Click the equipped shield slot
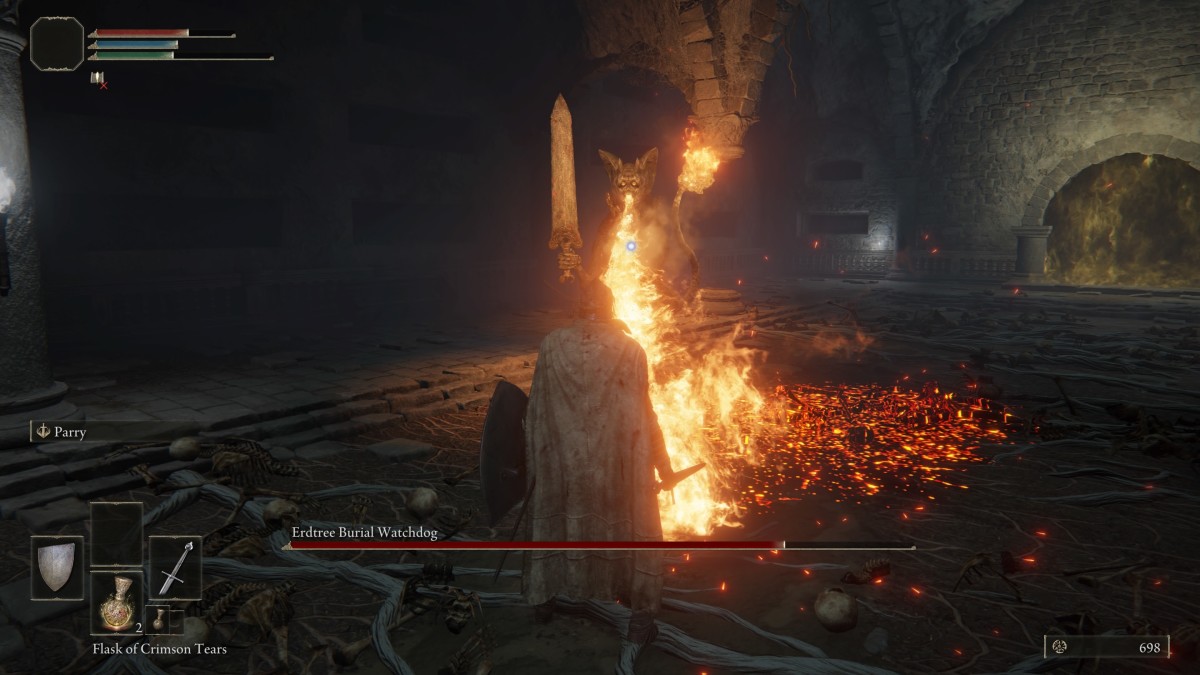The height and width of the screenshot is (675, 1200). (x=57, y=568)
